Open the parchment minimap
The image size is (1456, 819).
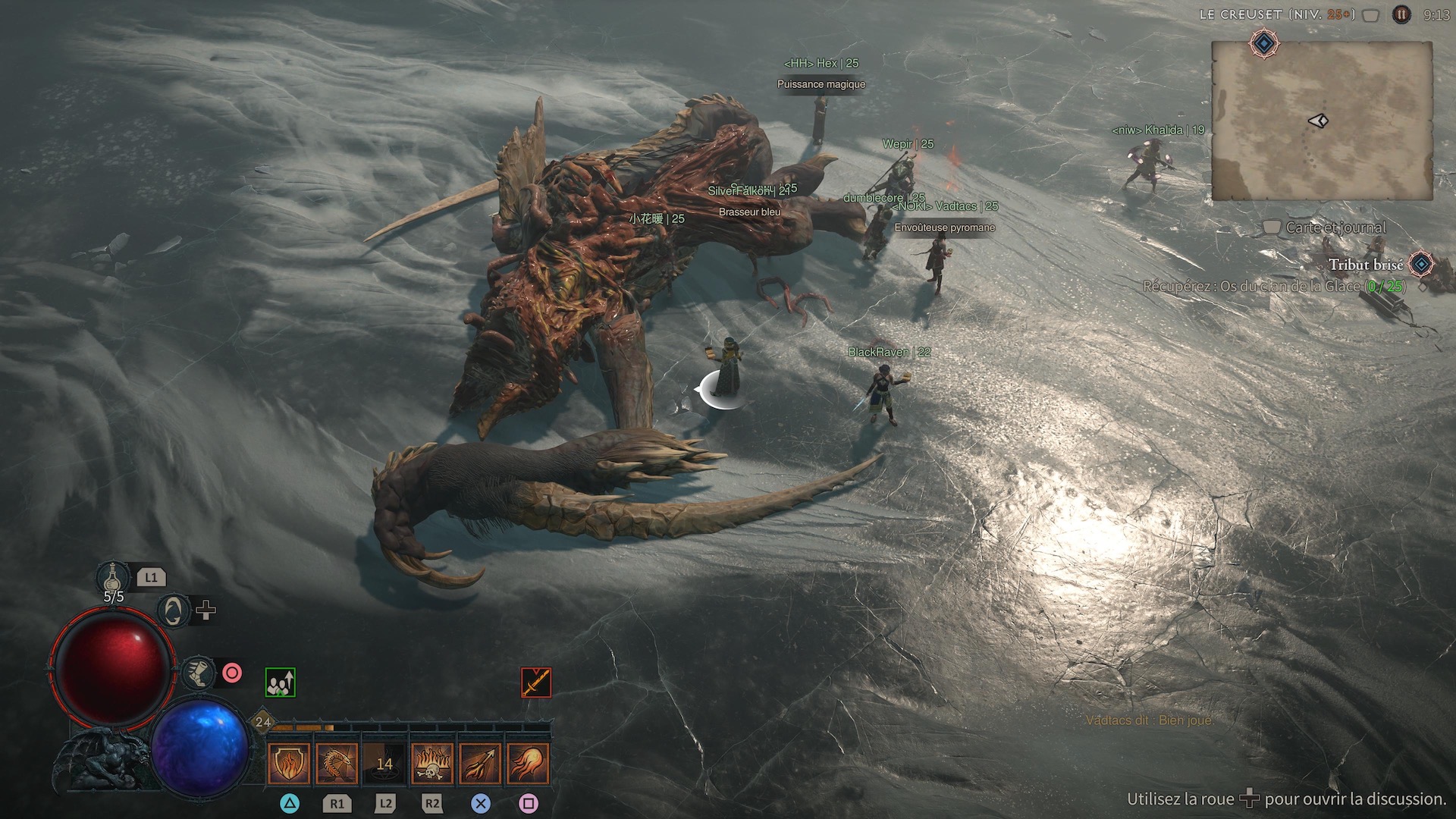click(1321, 121)
